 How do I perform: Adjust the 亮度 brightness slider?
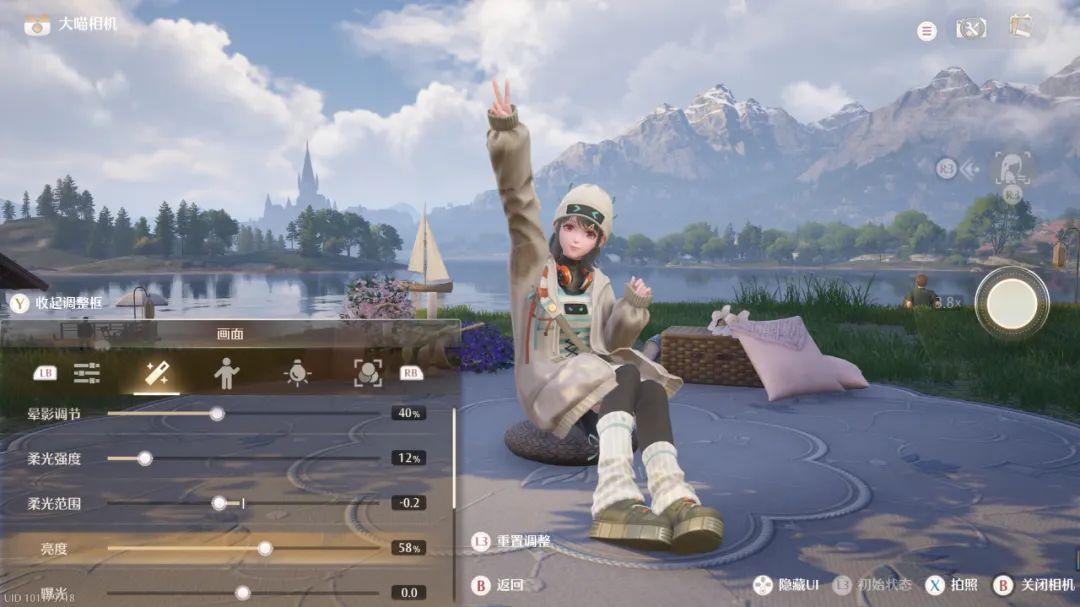pos(265,548)
